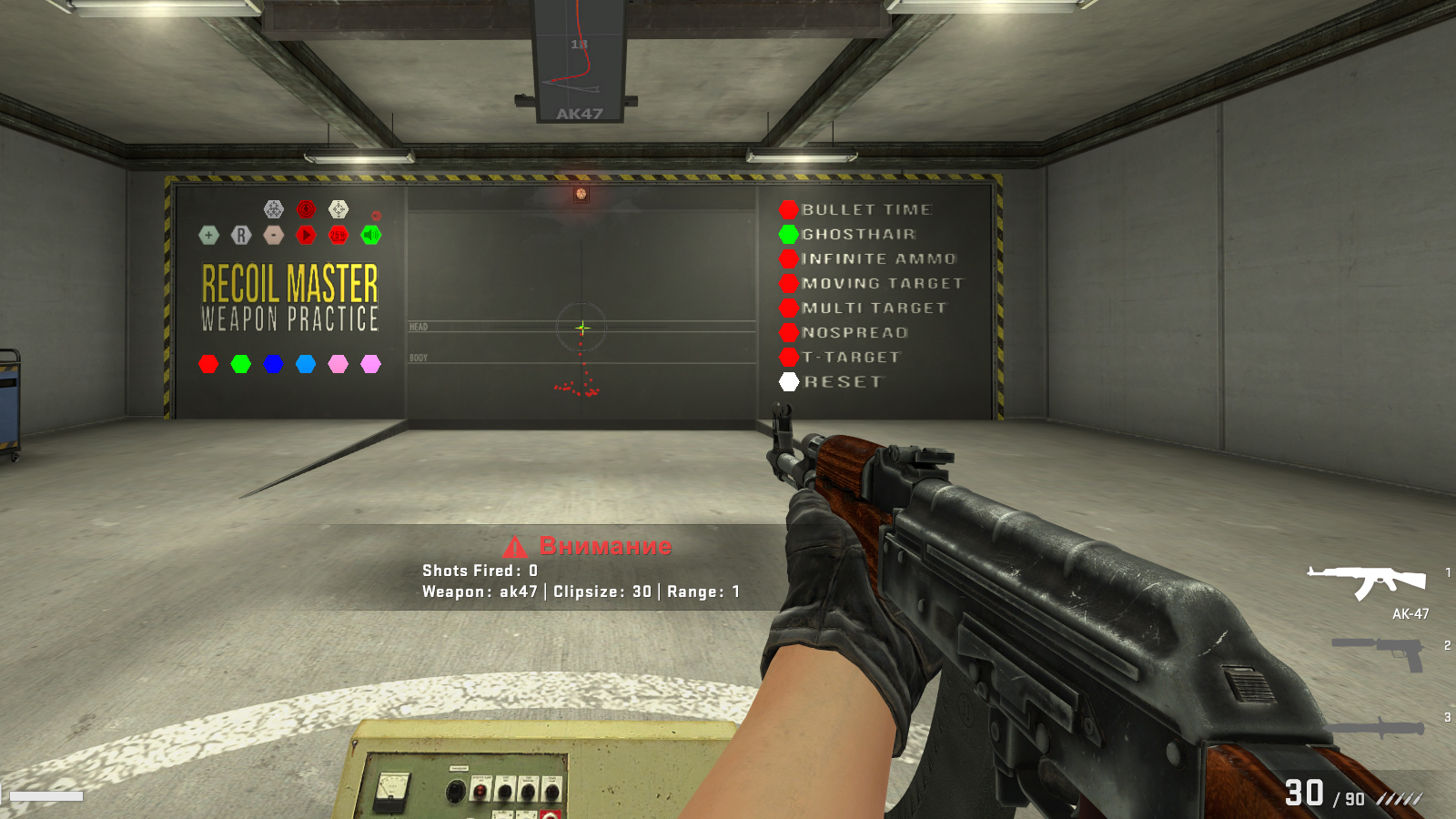Click the minus hexagon button
1456x819 pixels.
[x=274, y=235]
